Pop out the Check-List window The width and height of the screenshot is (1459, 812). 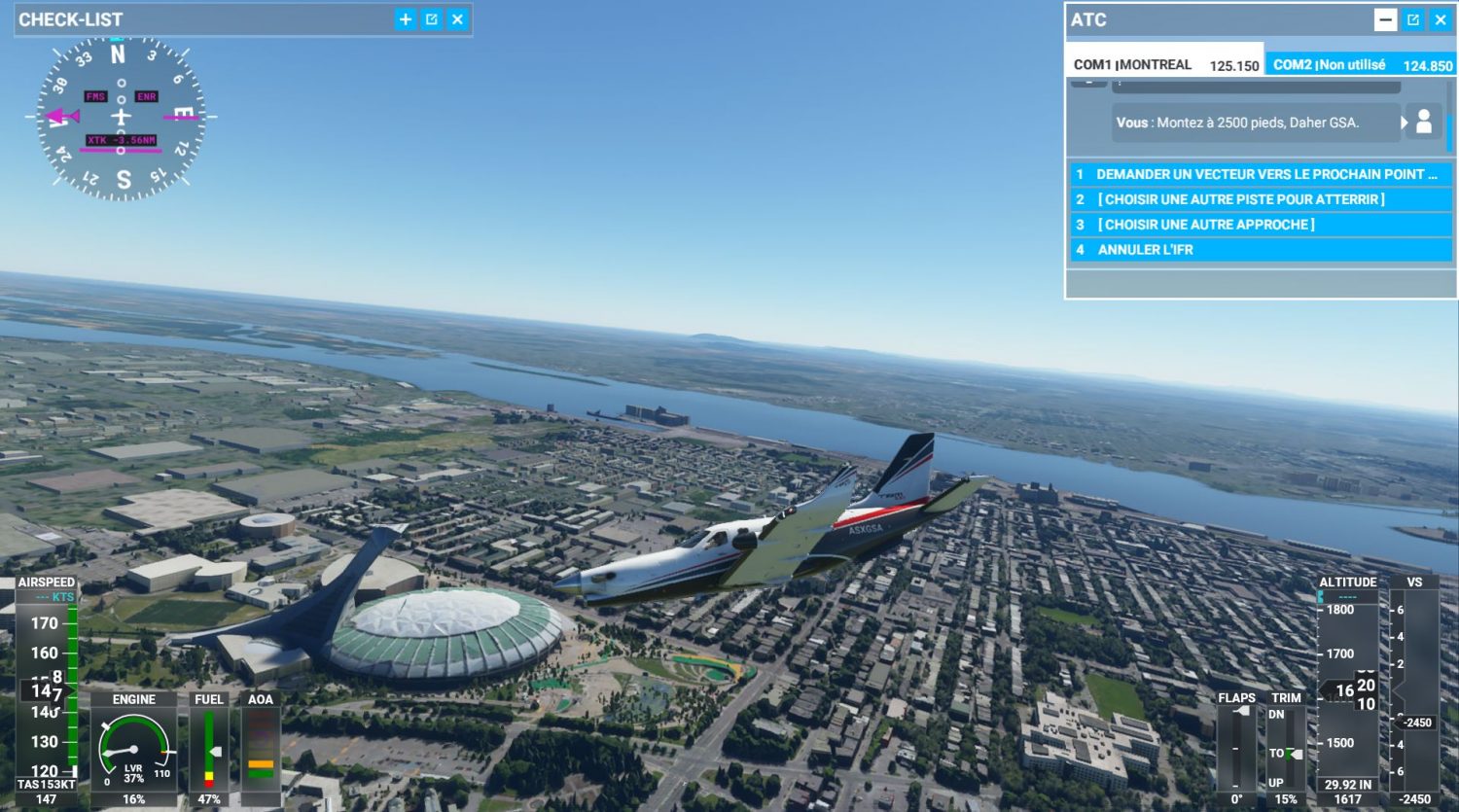point(432,19)
